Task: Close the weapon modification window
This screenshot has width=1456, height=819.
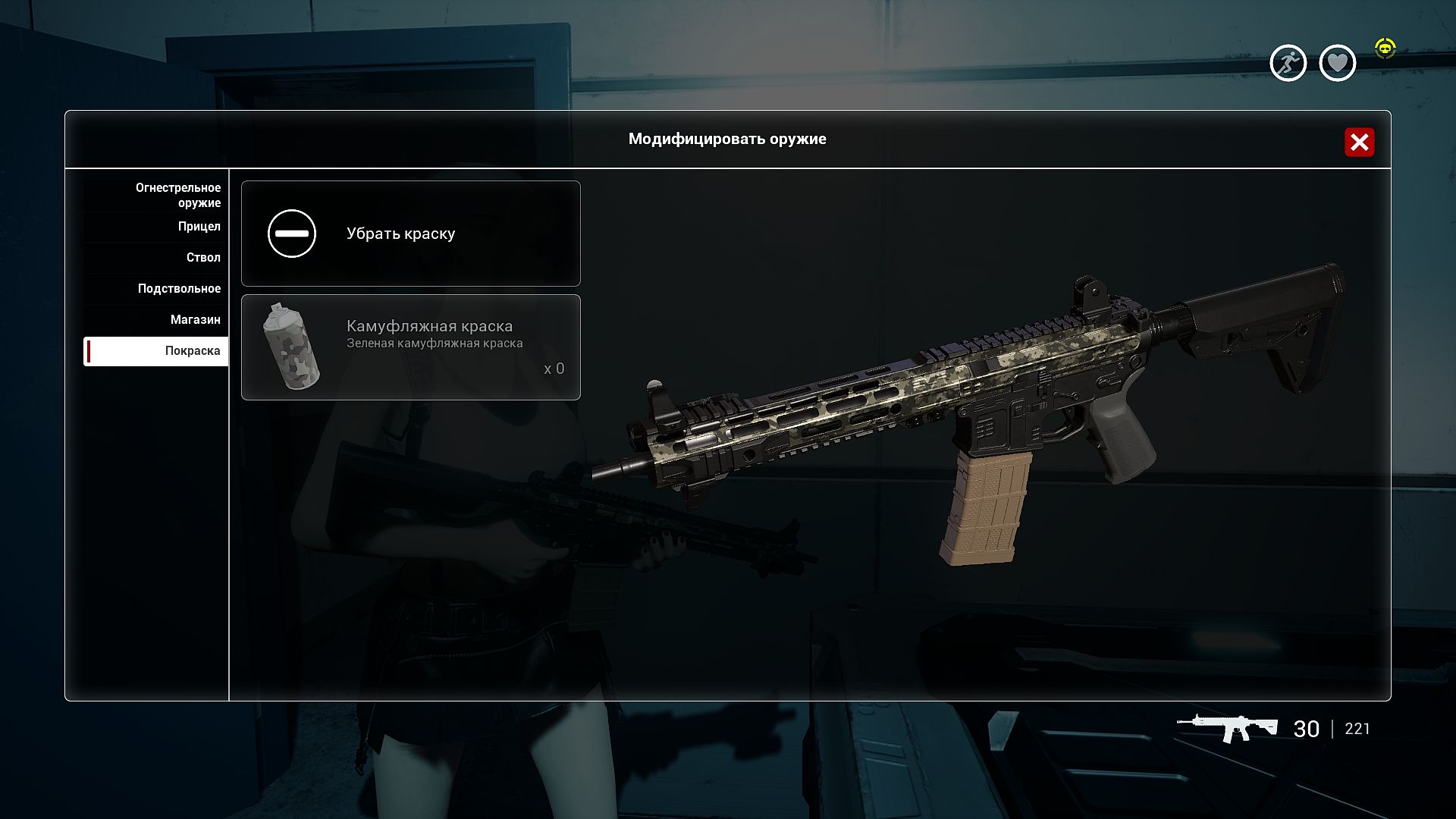Action: coord(1359,142)
